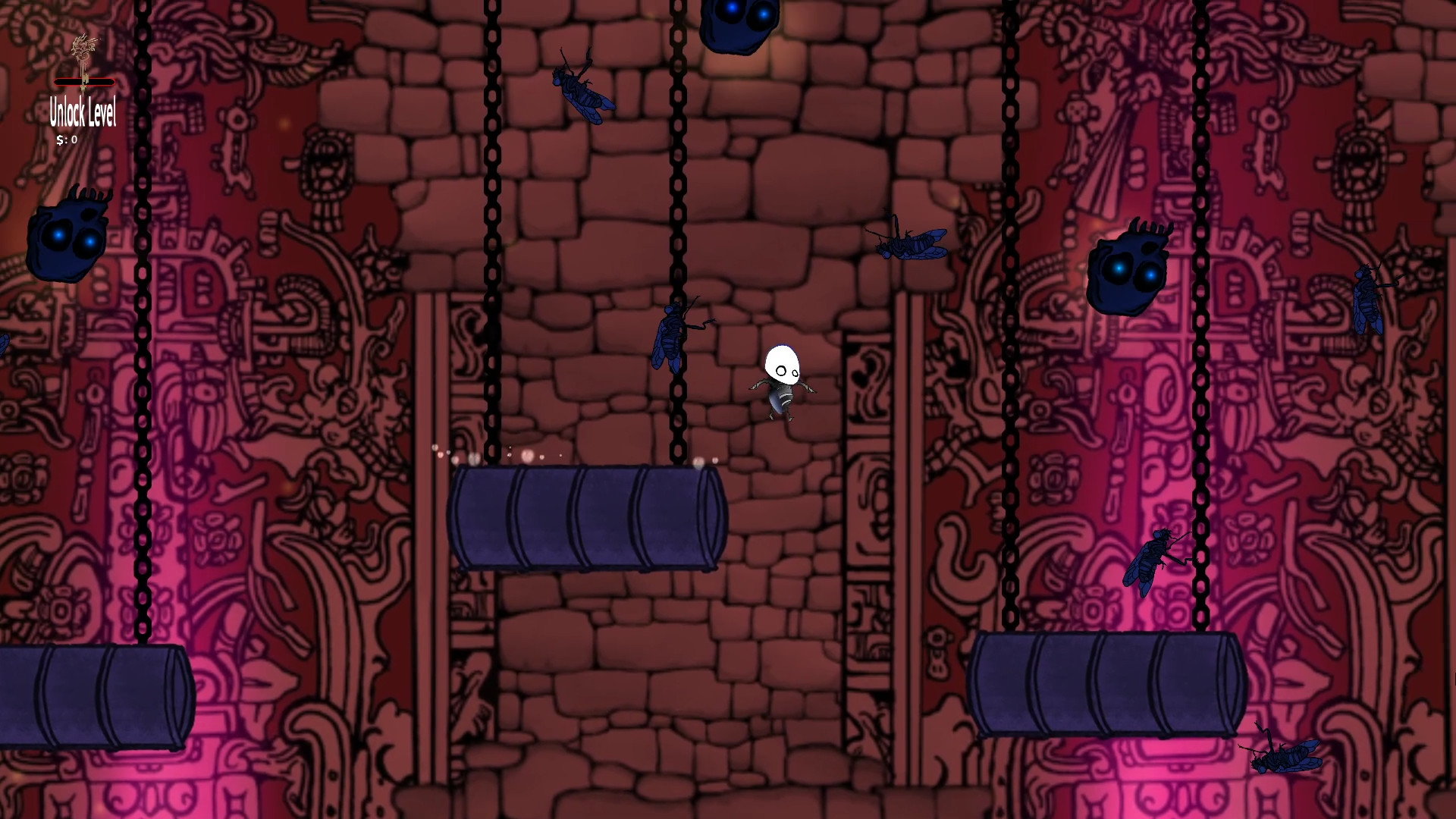
Task: Click the $: 0 currency counter
Action: [67, 140]
